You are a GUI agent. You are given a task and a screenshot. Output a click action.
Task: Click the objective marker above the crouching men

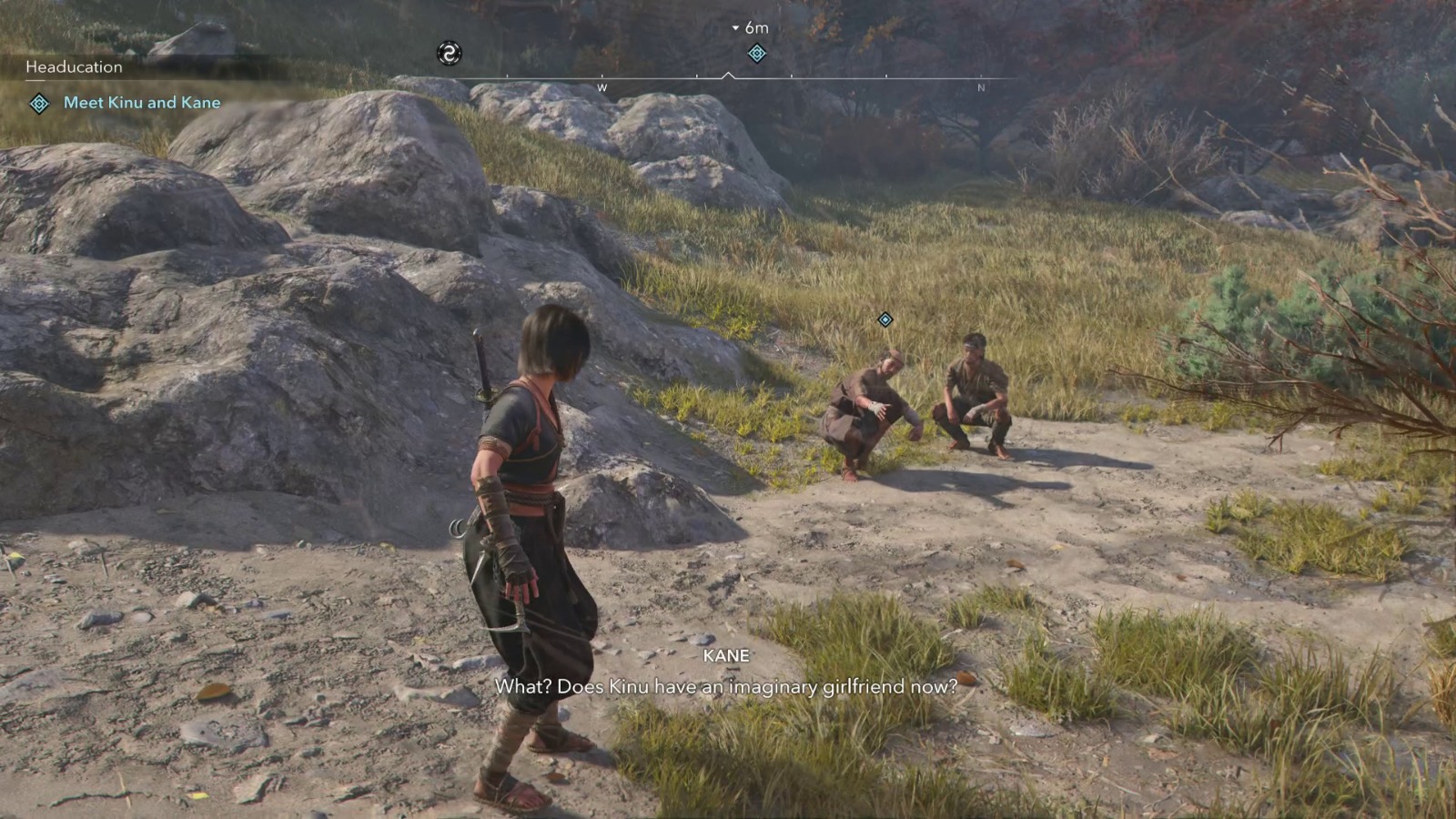coord(885,319)
